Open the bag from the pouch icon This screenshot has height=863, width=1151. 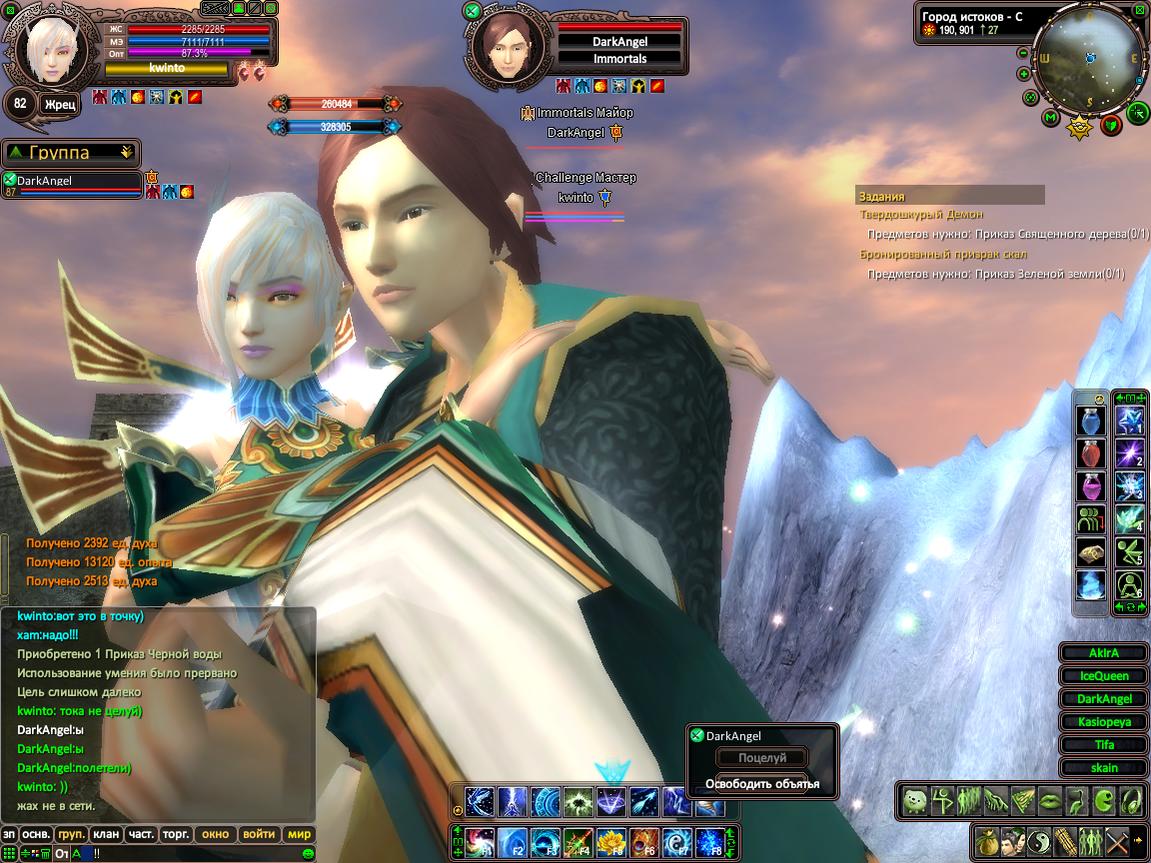click(x=988, y=840)
